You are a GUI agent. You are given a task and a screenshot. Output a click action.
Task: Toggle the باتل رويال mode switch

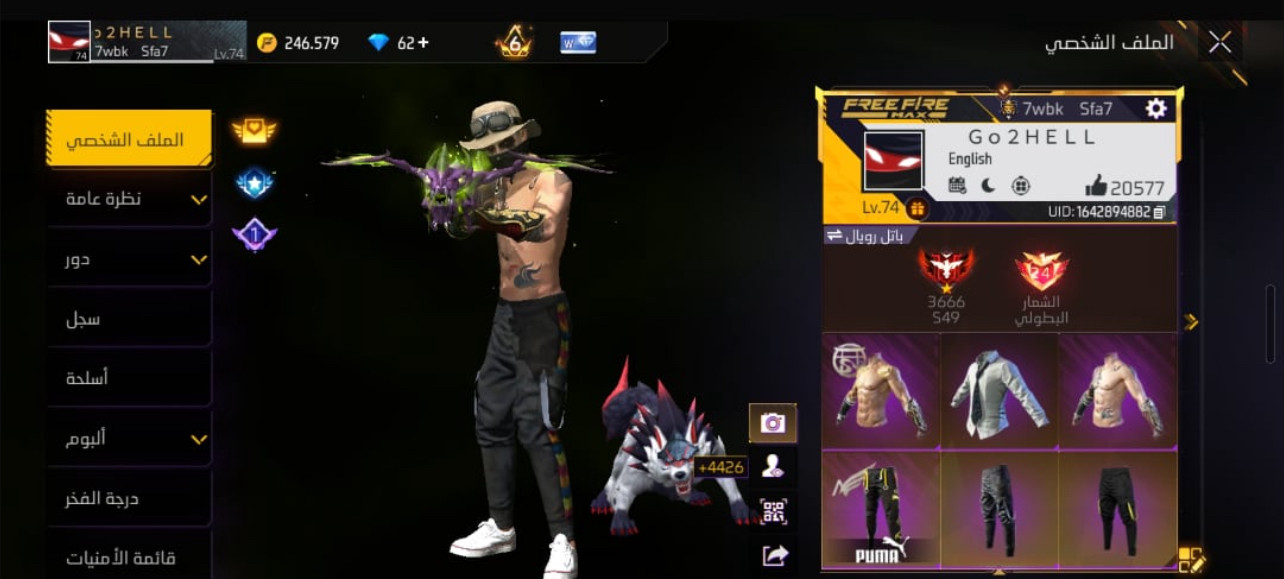point(866,236)
